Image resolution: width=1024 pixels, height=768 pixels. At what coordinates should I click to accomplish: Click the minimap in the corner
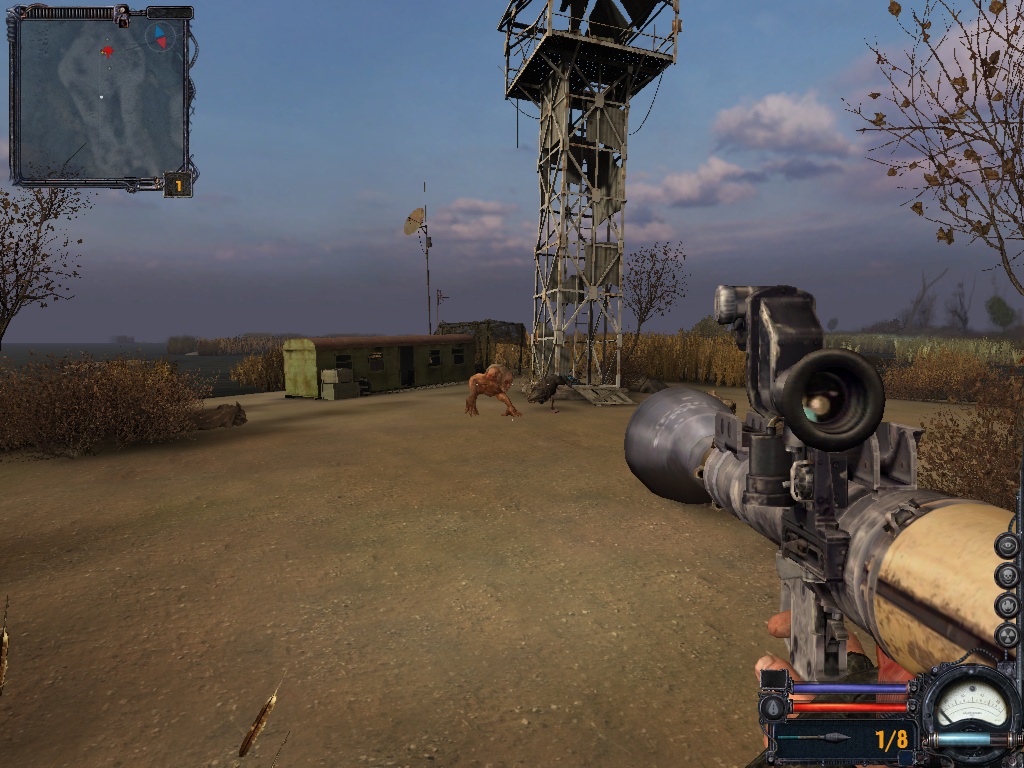pyautogui.click(x=100, y=100)
